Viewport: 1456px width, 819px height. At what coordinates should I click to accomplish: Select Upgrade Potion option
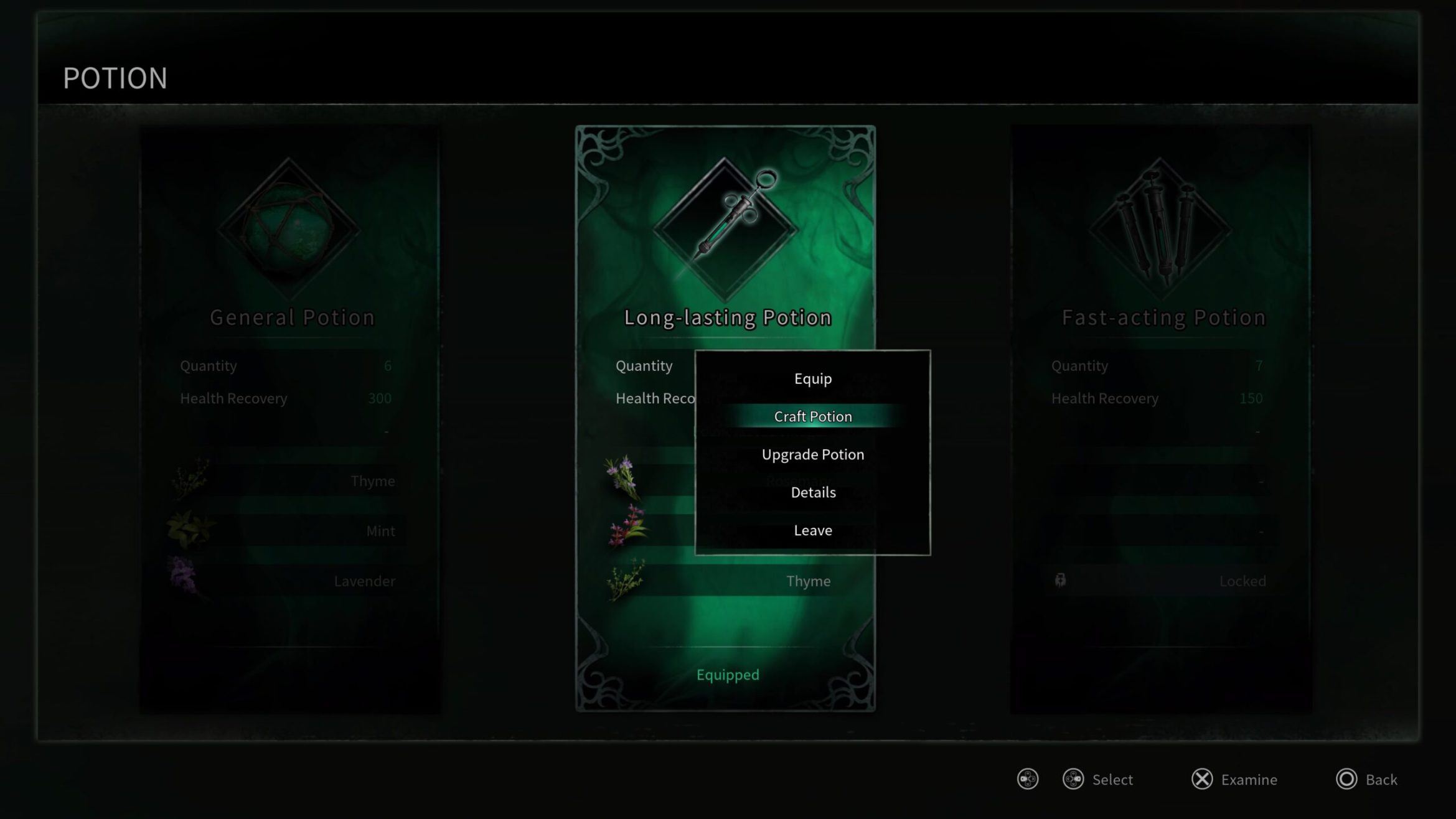pos(812,454)
